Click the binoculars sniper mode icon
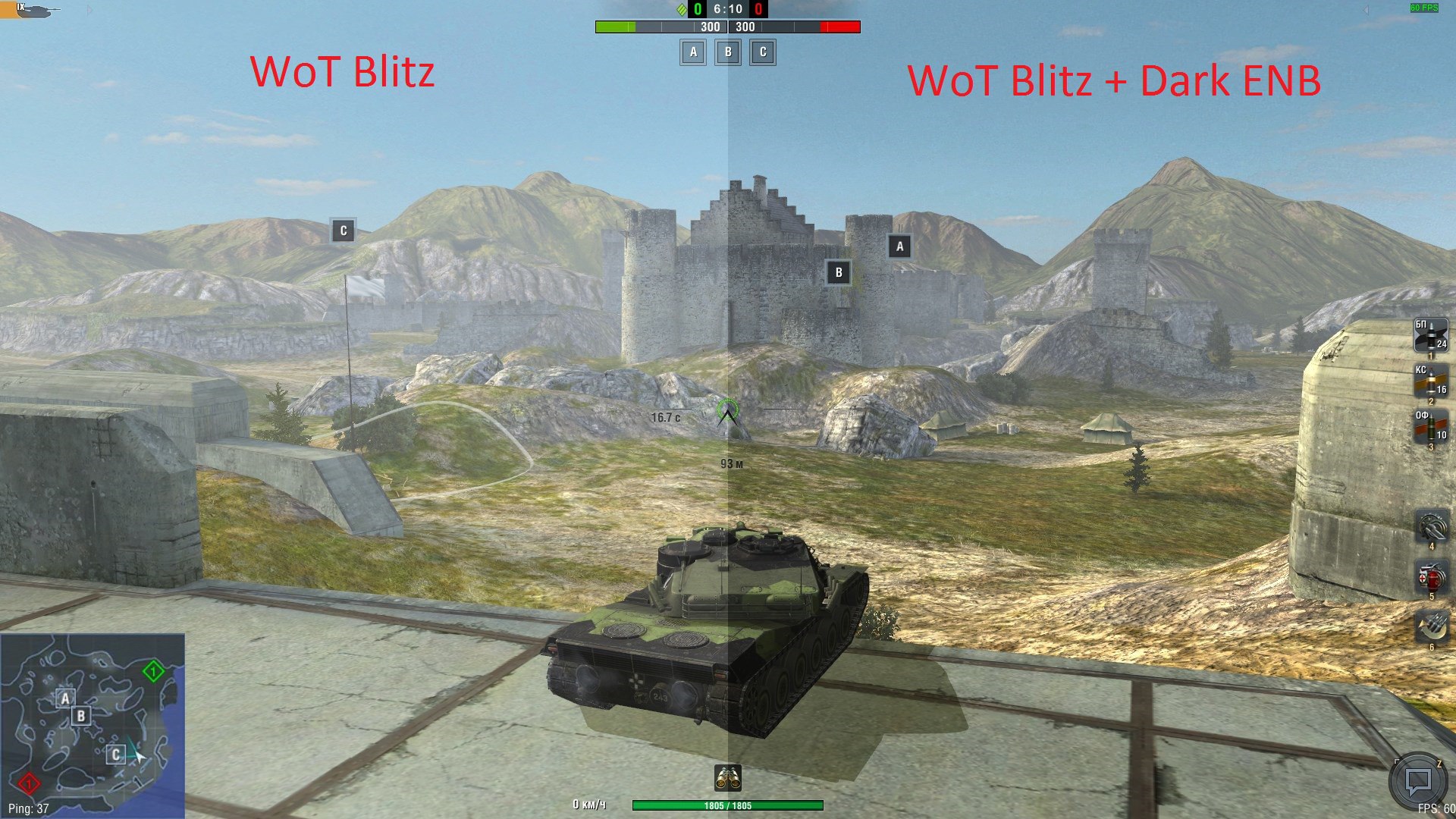This screenshot has width=1456, height=819. [x=728, y=778]
